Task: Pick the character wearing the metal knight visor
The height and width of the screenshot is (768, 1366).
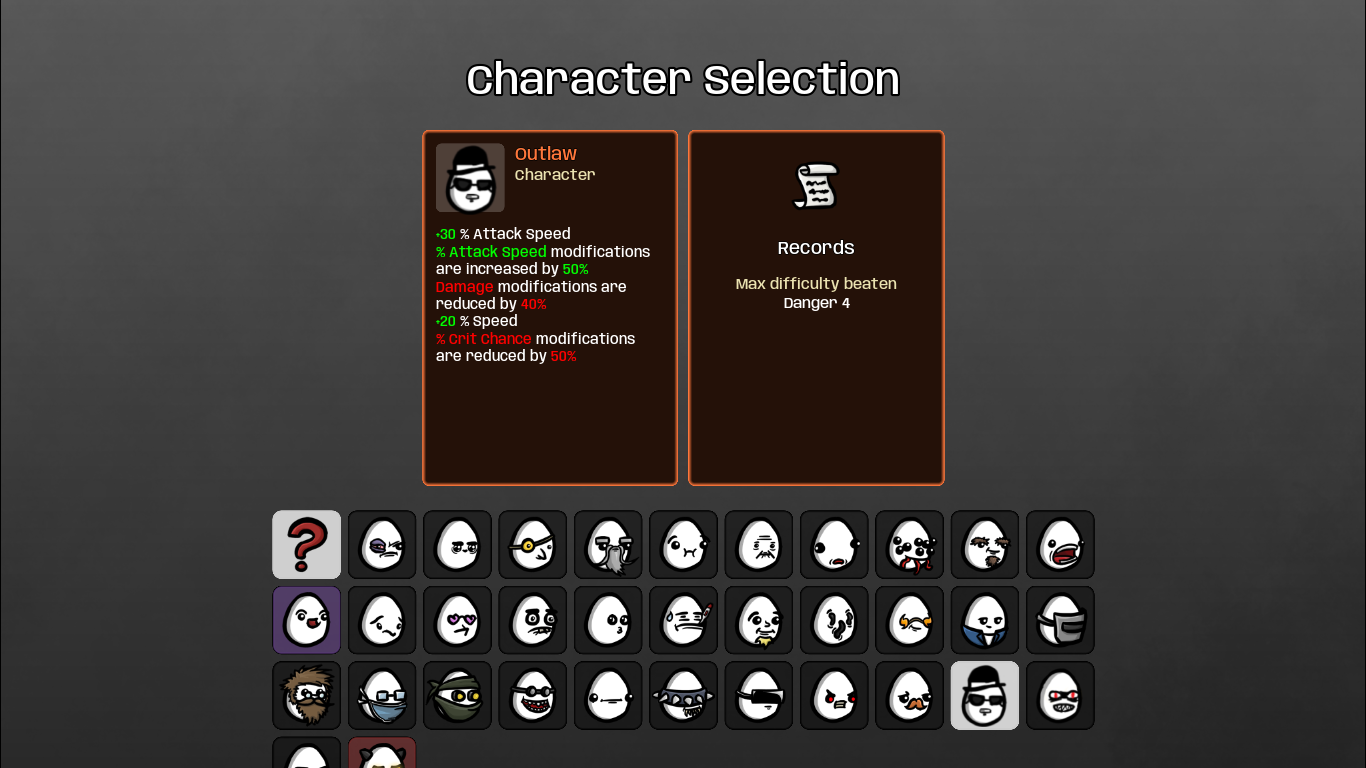Action: (1059, 620)
